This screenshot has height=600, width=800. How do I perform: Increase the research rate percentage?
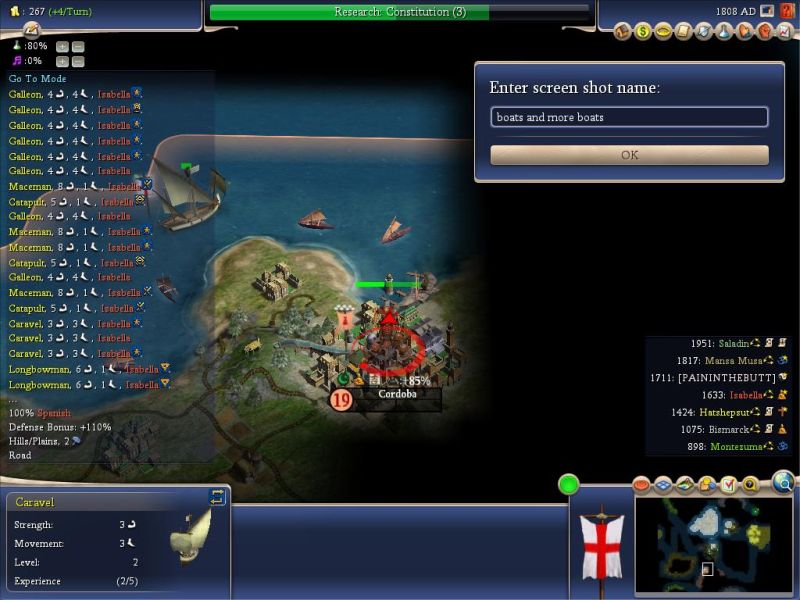pyautogui.click(x=62, y=46)
